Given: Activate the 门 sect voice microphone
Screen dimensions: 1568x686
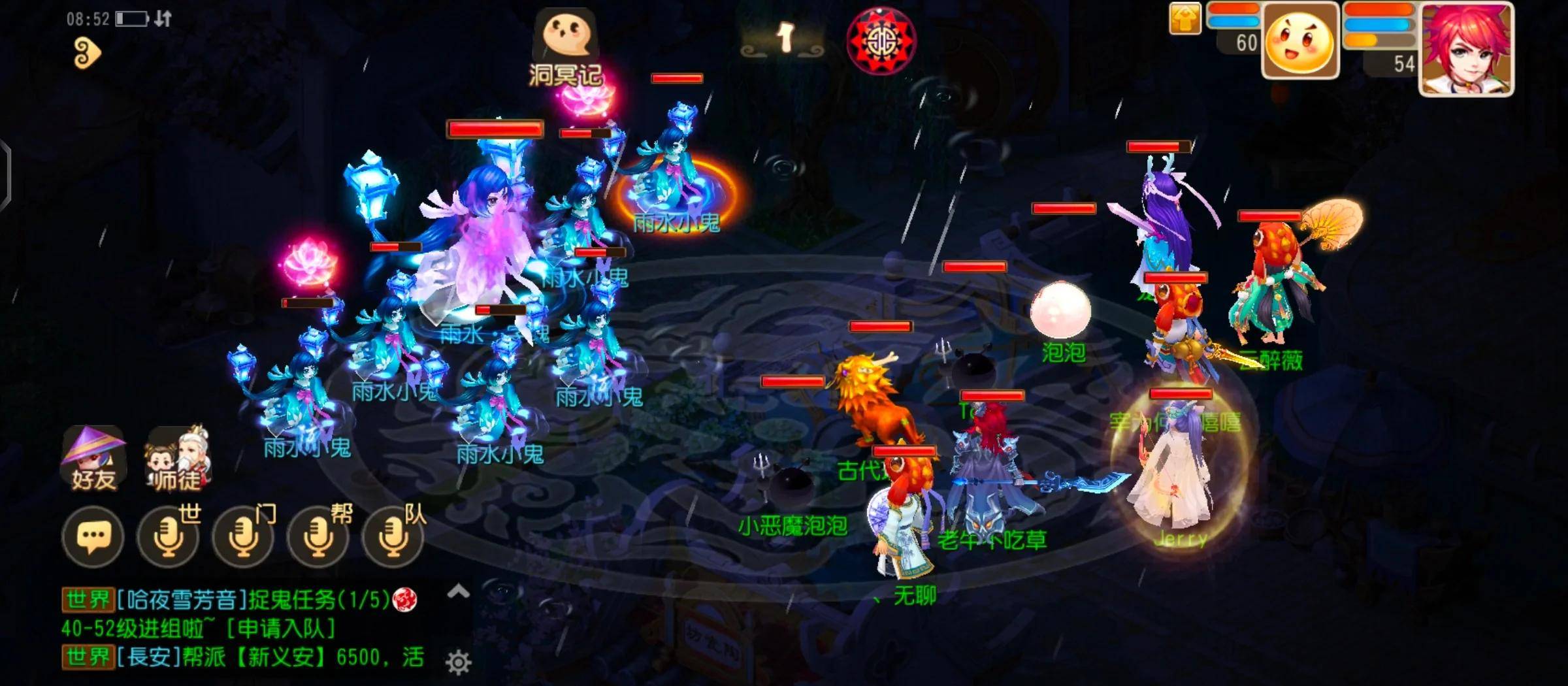Looking at the screenshot, I should click(x=243, y=537).
